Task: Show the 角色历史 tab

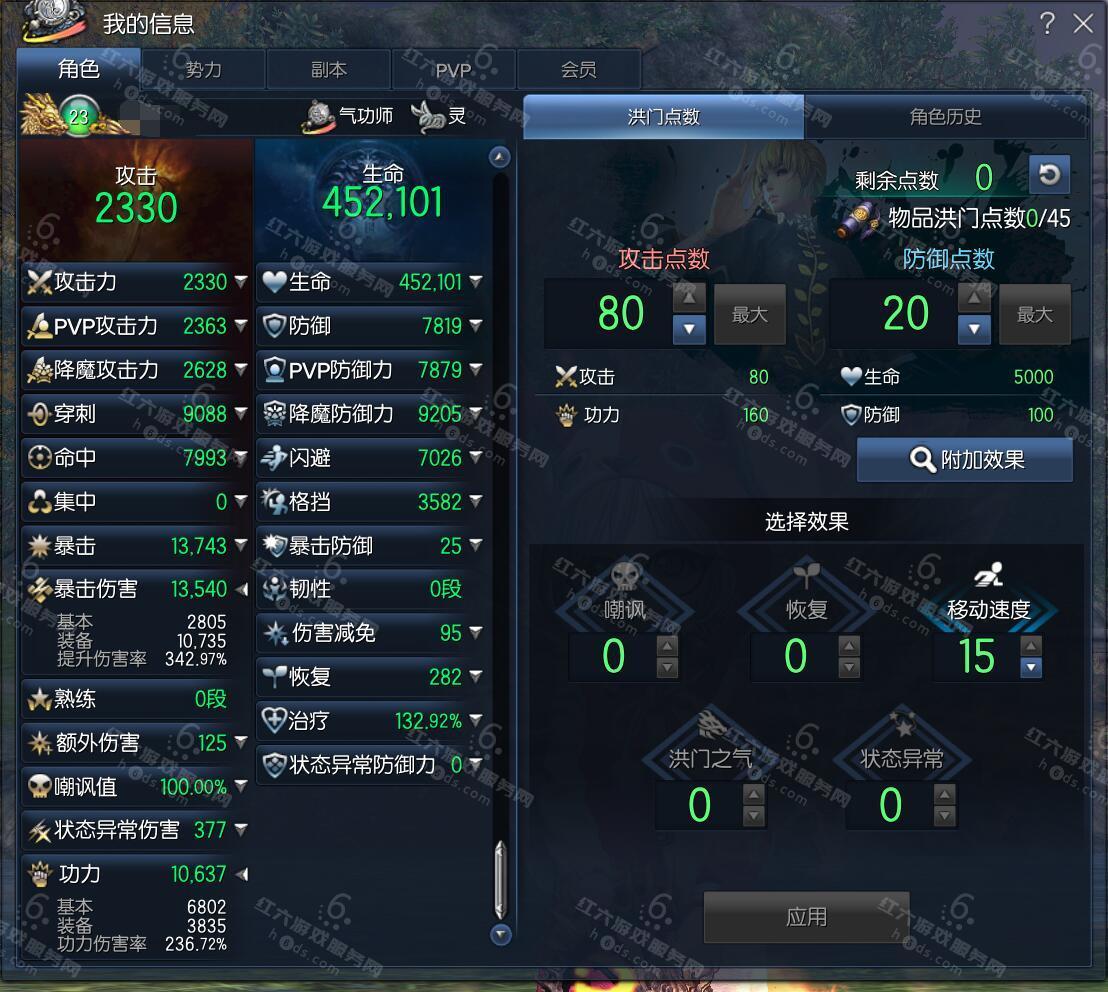Action: (945, 117)
